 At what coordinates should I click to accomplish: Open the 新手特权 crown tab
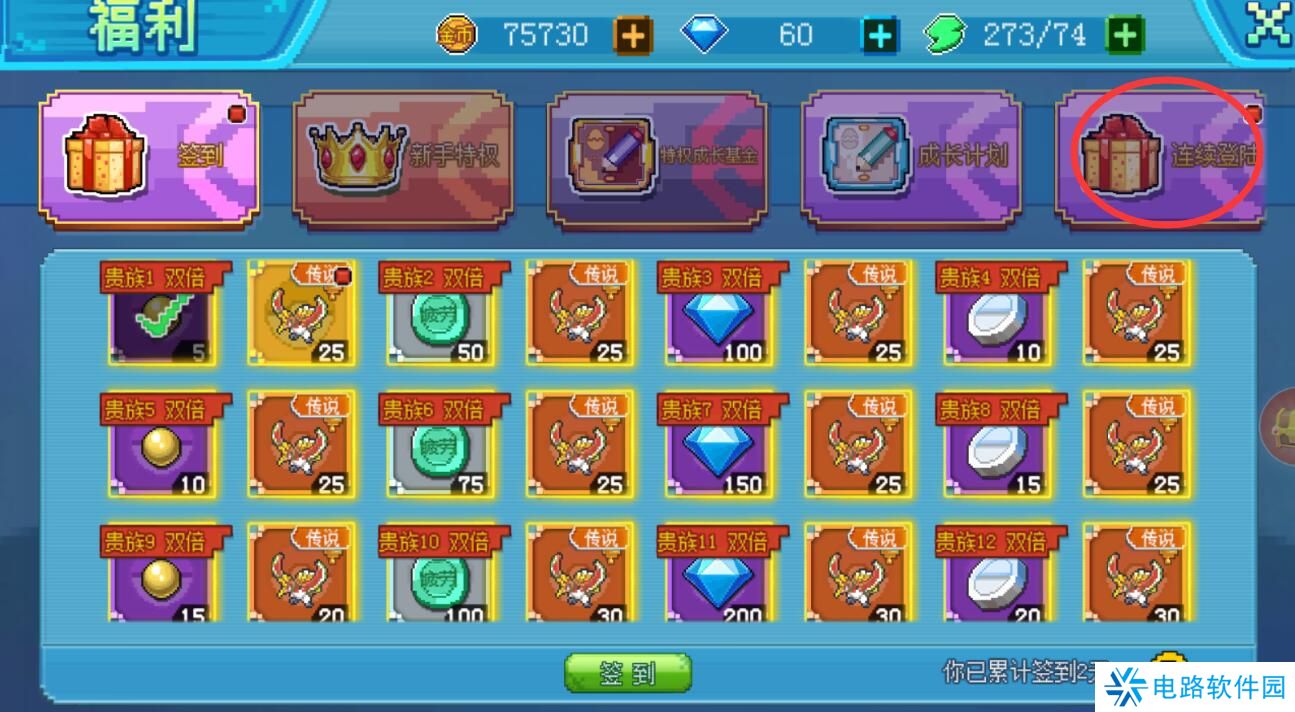click(x=403, y=157)
